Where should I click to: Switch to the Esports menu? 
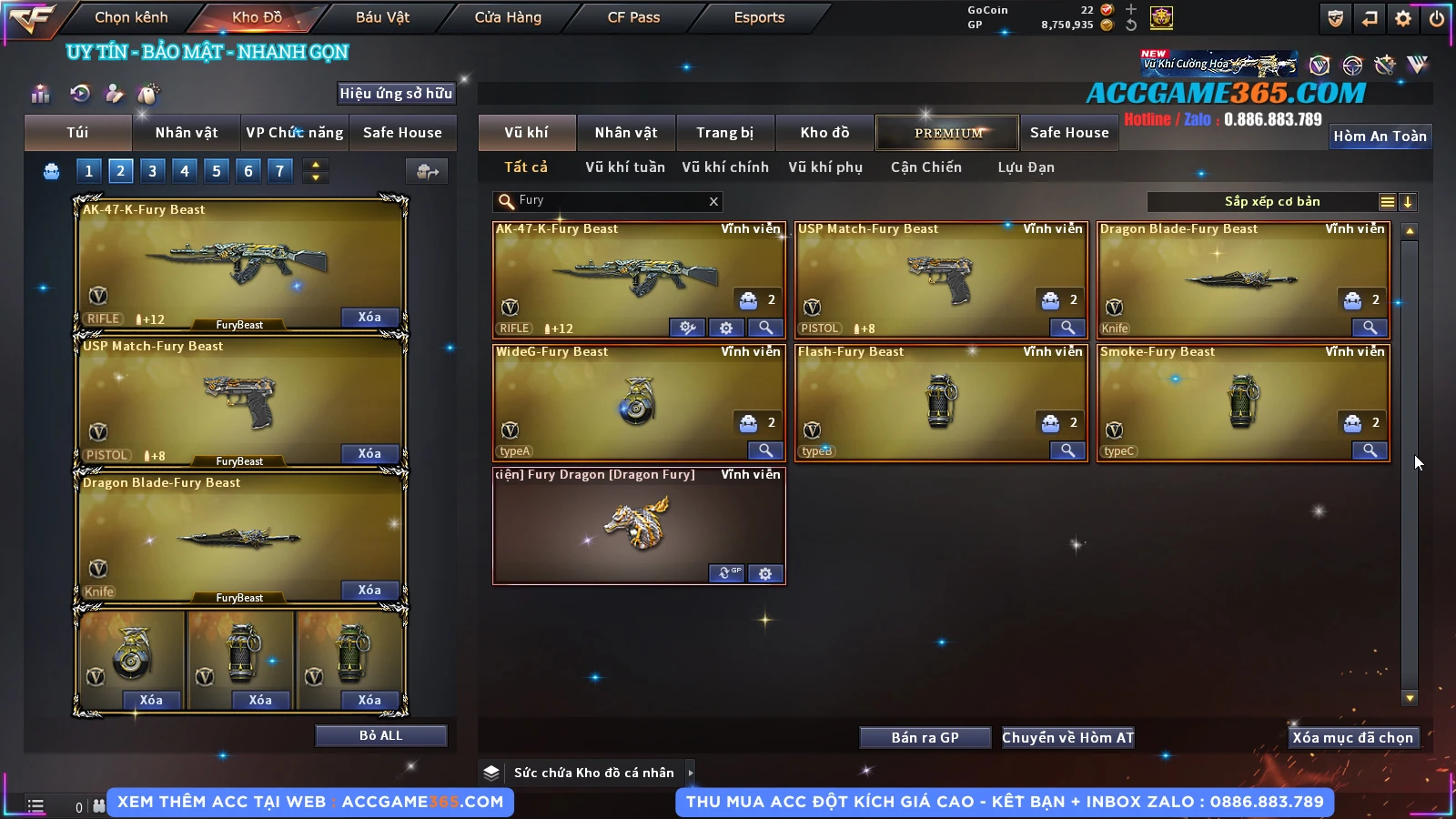(x=759, y=17)
